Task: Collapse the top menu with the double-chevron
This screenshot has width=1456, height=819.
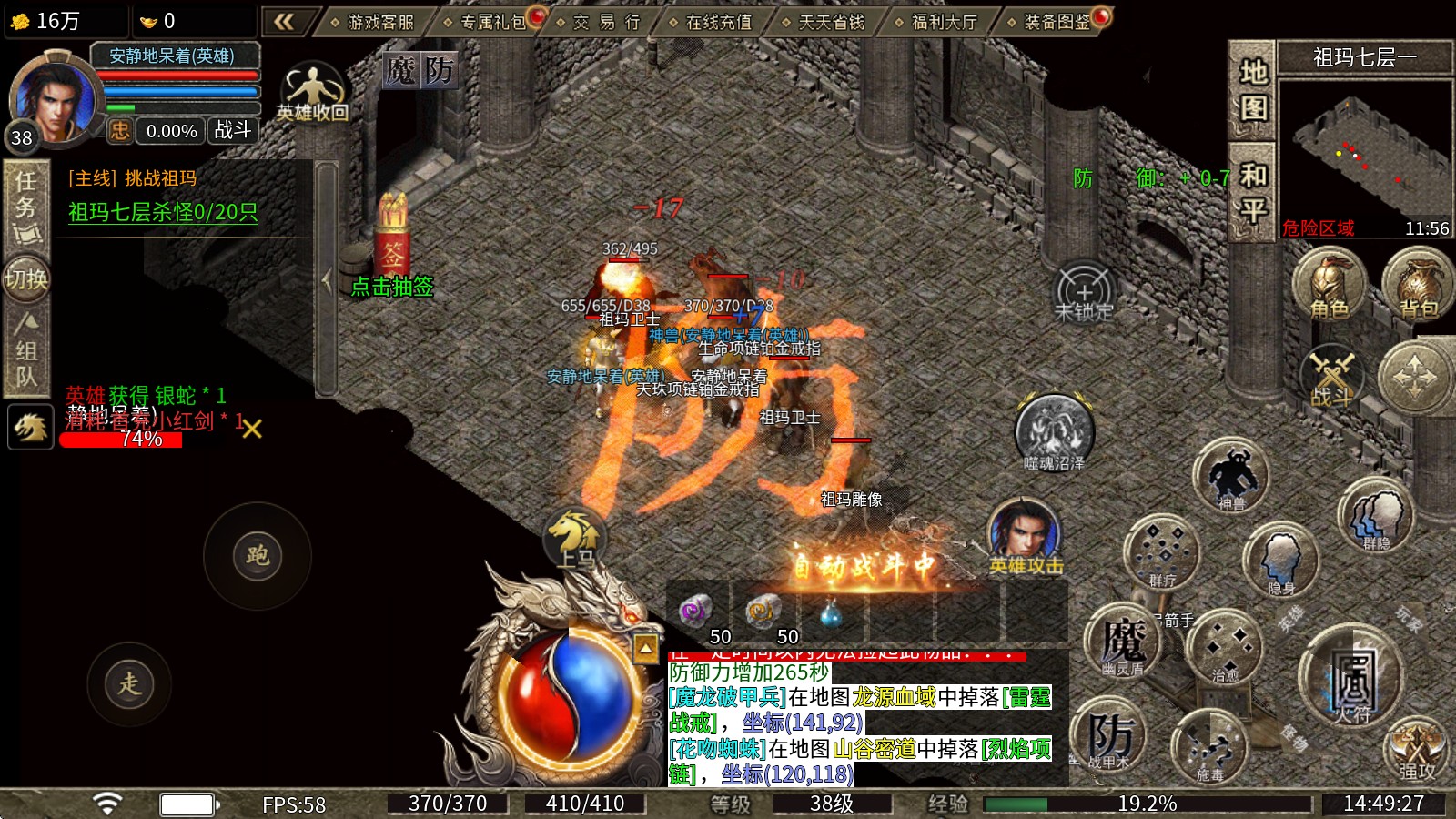Action: pos(286,20)
